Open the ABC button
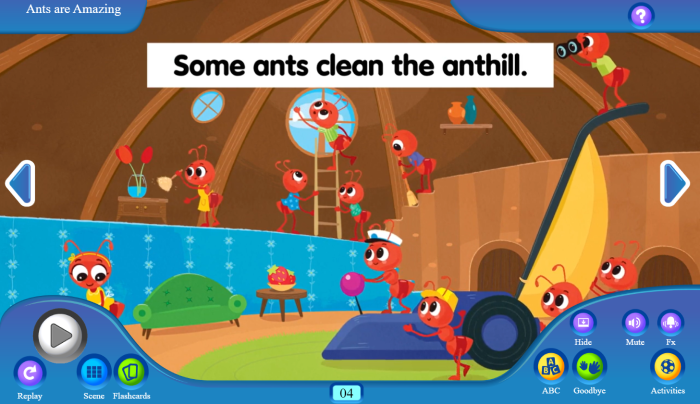Viewport: 700px width, 404px height. (x=551, y=366)
